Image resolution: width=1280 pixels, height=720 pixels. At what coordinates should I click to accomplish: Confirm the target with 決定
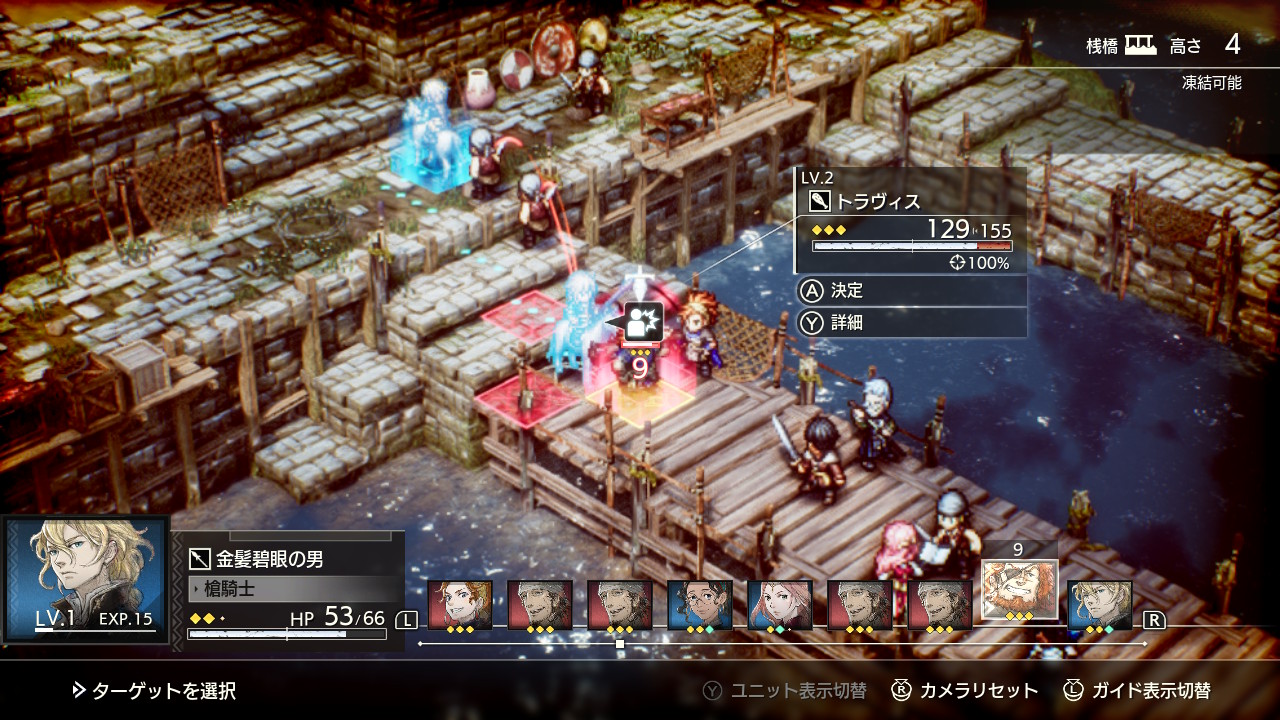pos(846,290)
